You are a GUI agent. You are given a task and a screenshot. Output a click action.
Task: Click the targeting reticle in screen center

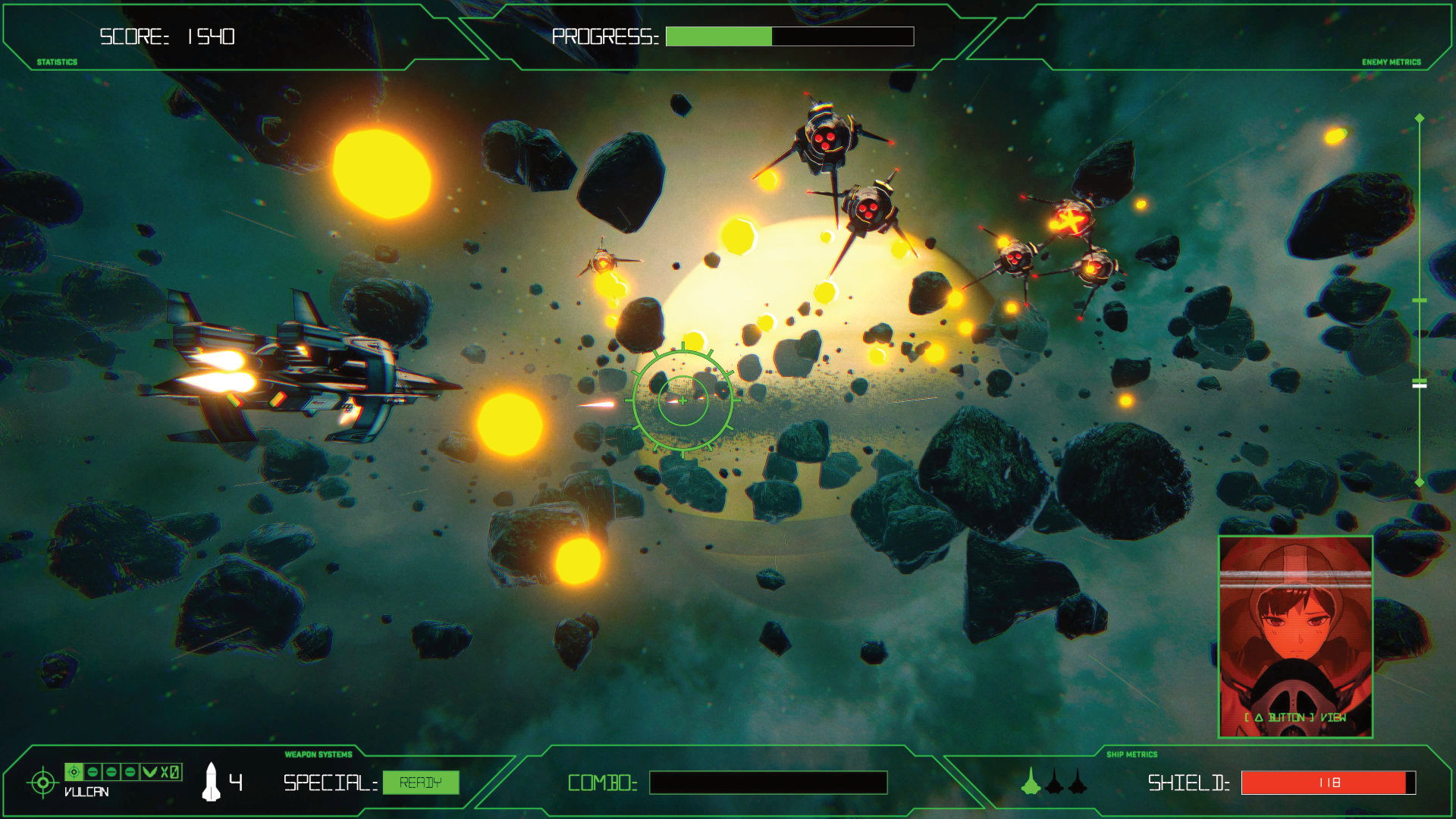(683, 400)
